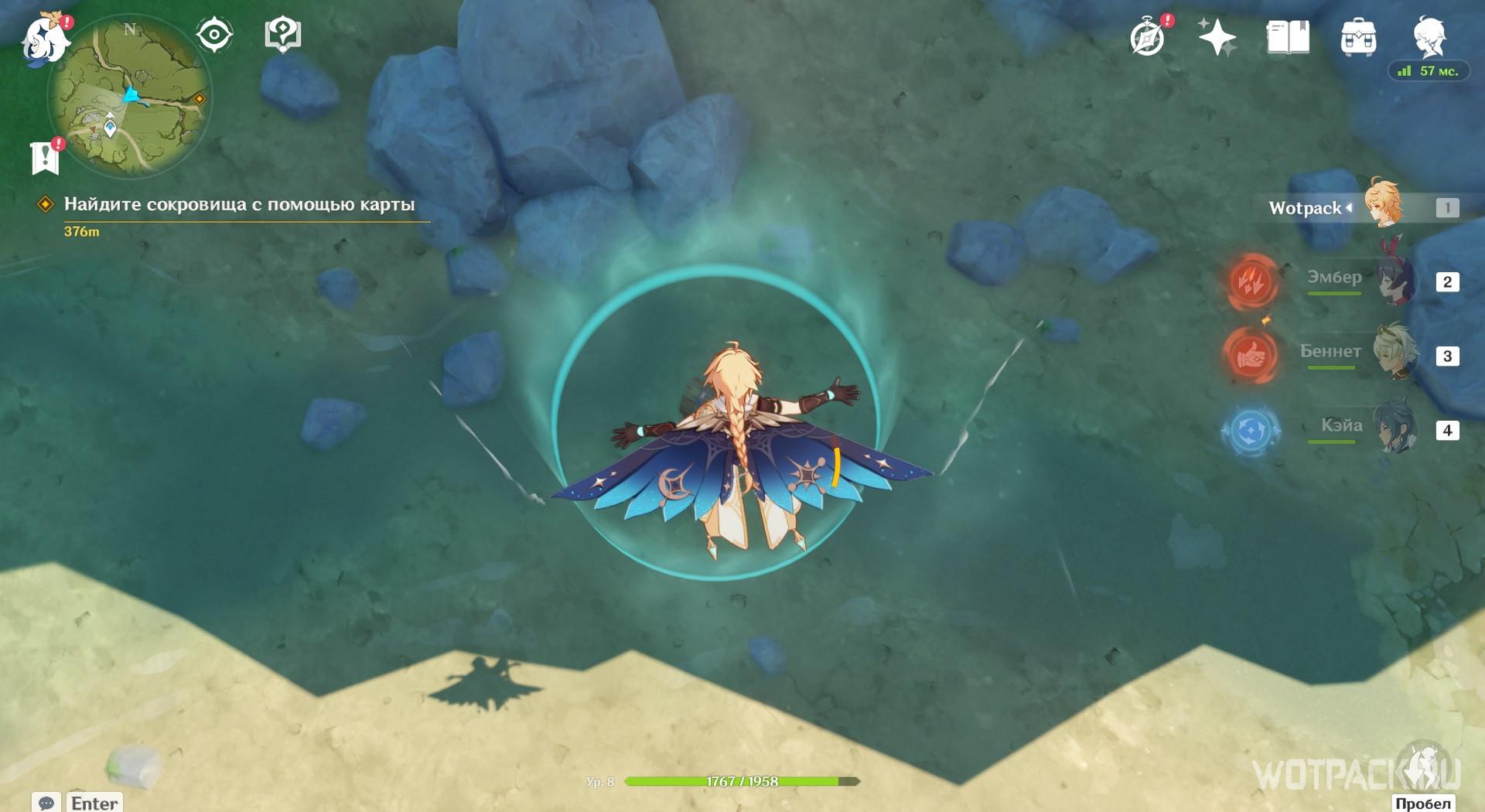
Task: Open the tutorial question mark icon
Action: (282, 35)
